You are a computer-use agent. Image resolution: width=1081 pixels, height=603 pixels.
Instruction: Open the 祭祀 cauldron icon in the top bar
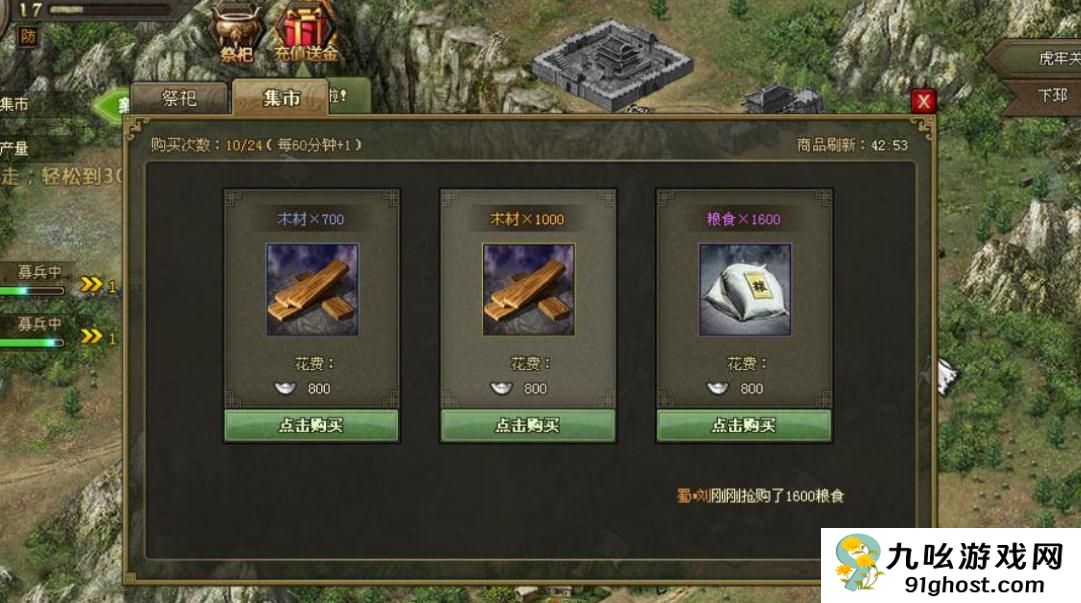(x=237, y=32)
